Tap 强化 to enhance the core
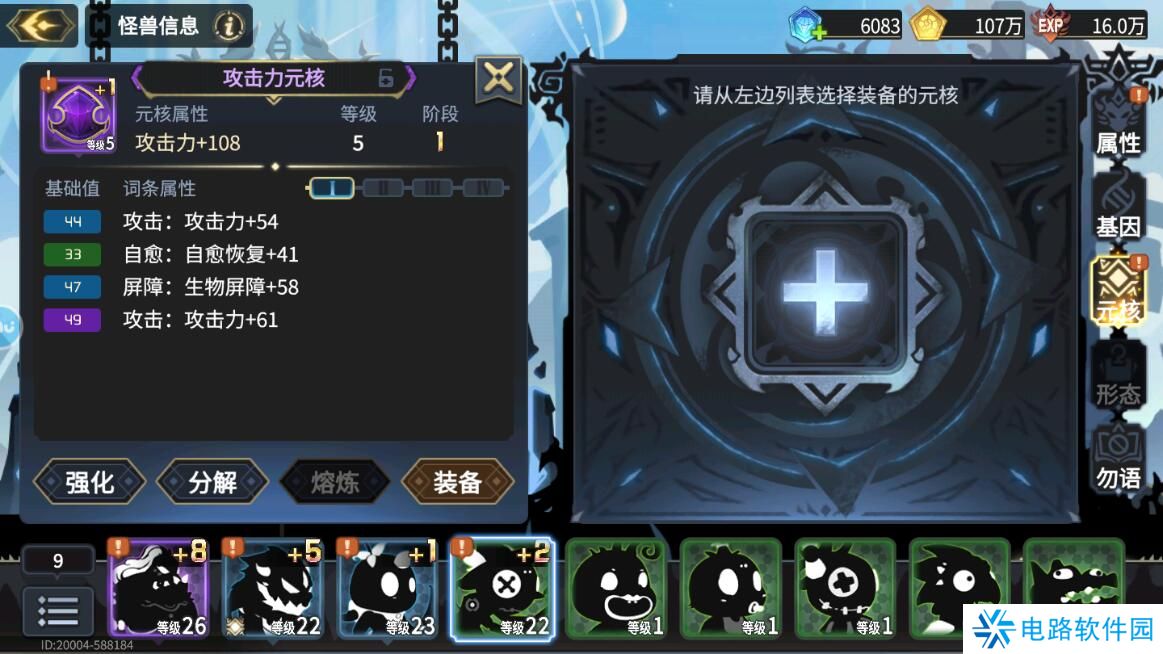 [90, 482]
